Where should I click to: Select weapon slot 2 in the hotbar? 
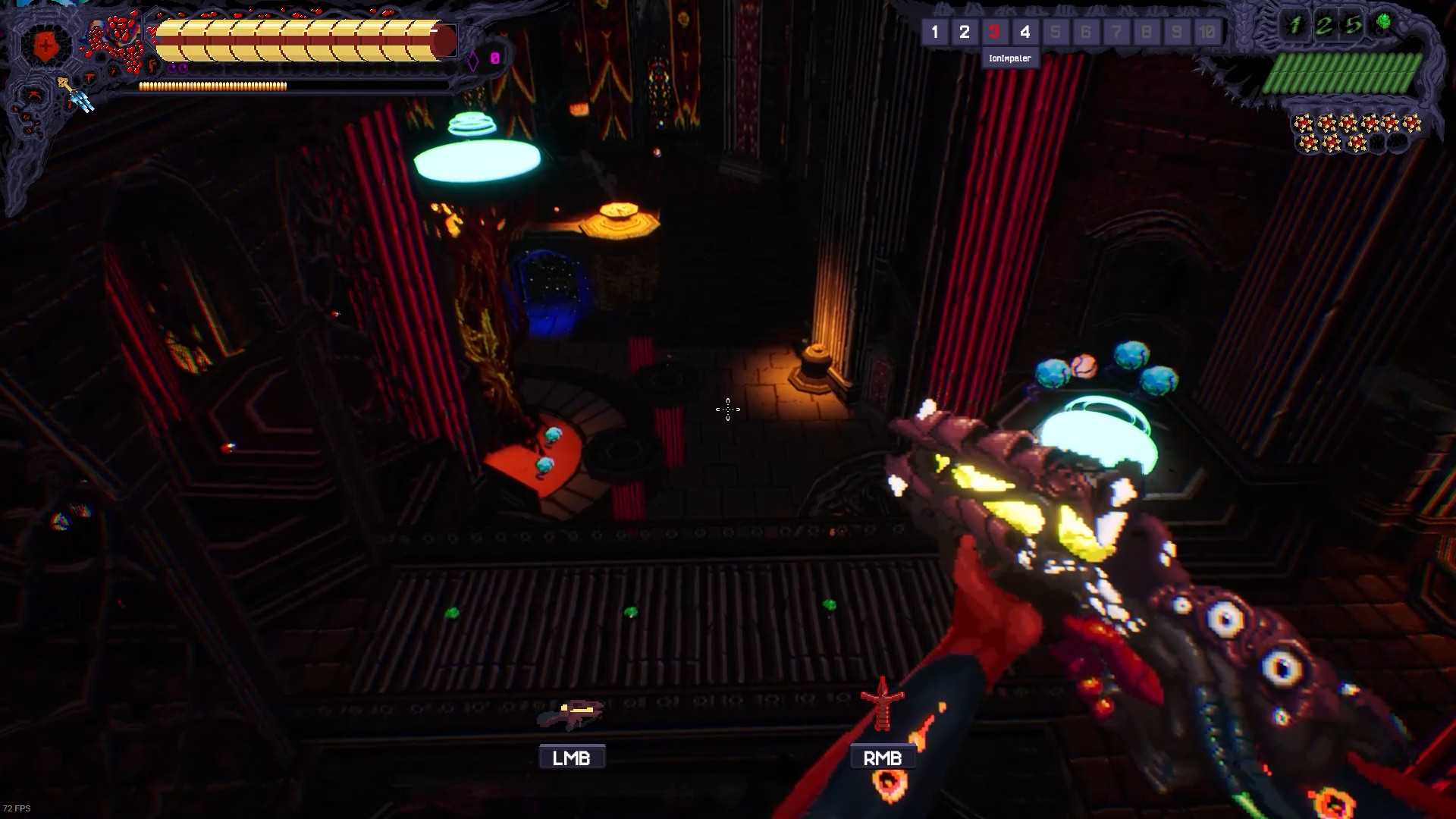[965, 33]
